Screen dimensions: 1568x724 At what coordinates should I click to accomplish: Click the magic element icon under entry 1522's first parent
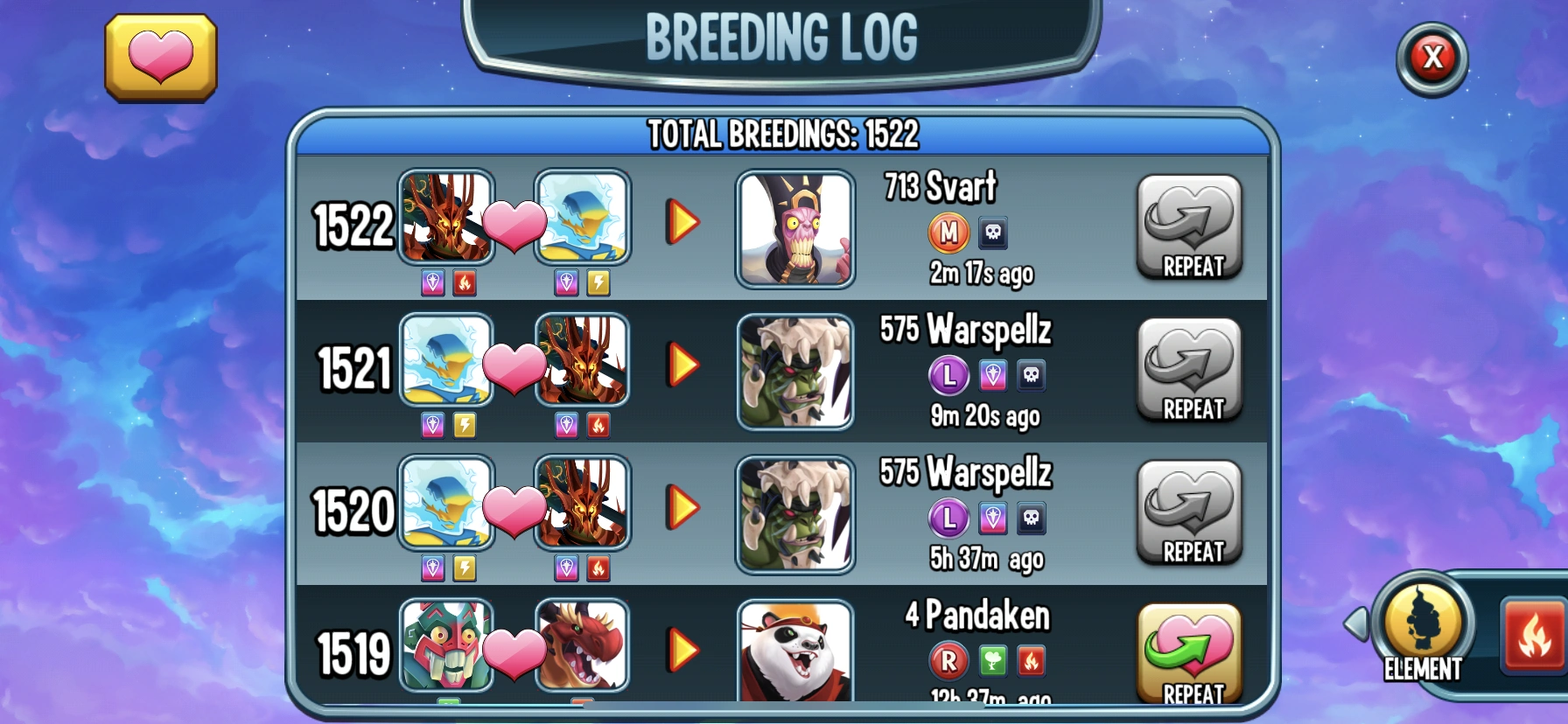pos(432,283)
